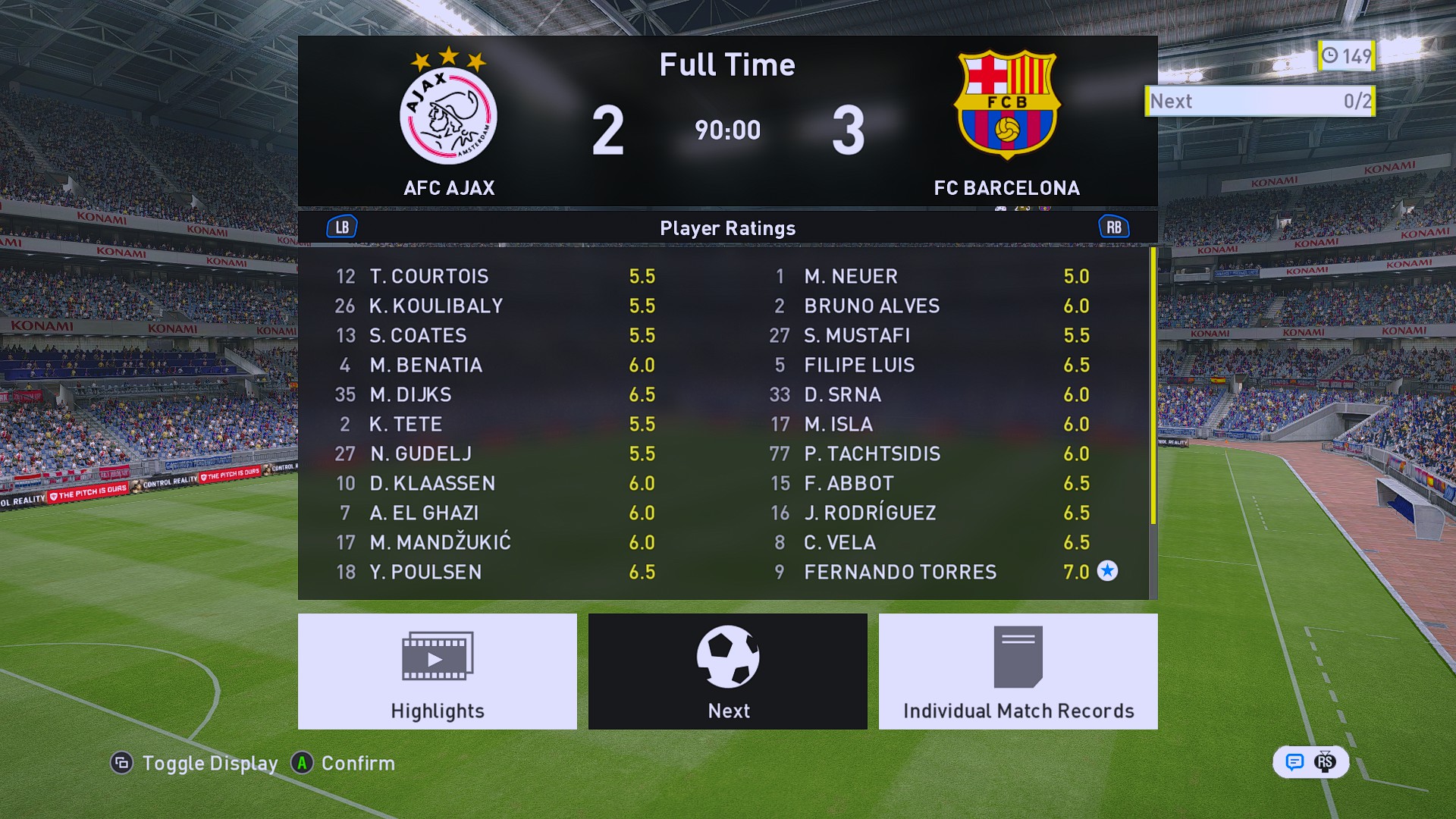Choose T. Courtois in player ratings
Viewport: 1456px width, 819px height.
click(x=428, y=276)
